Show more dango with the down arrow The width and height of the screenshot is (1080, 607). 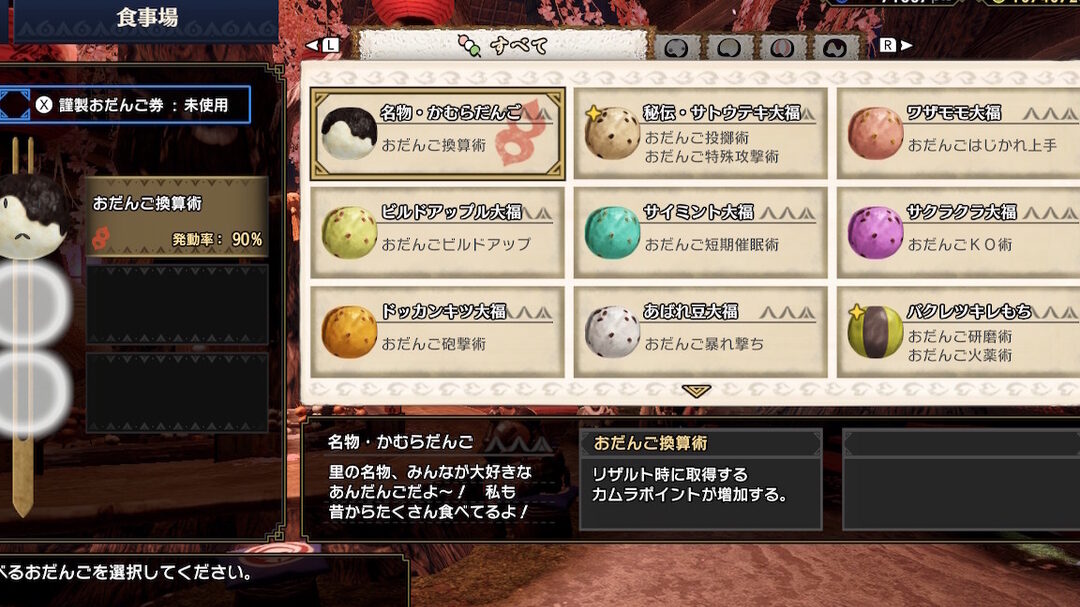[696, 391]
